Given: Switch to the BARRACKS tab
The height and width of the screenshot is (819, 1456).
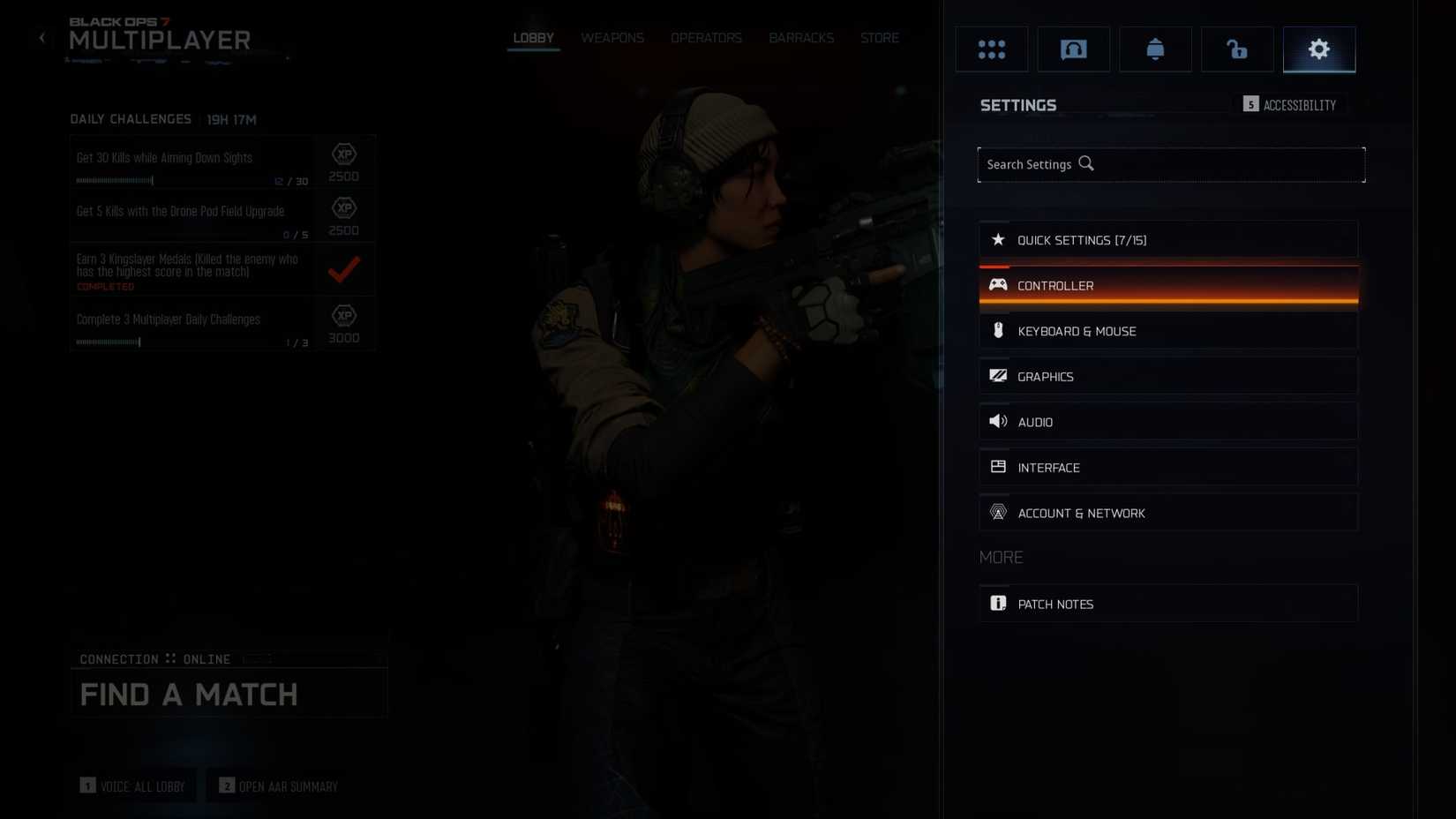Looking at the screenshot, I should pyautogui.click(x=800, y=37).
